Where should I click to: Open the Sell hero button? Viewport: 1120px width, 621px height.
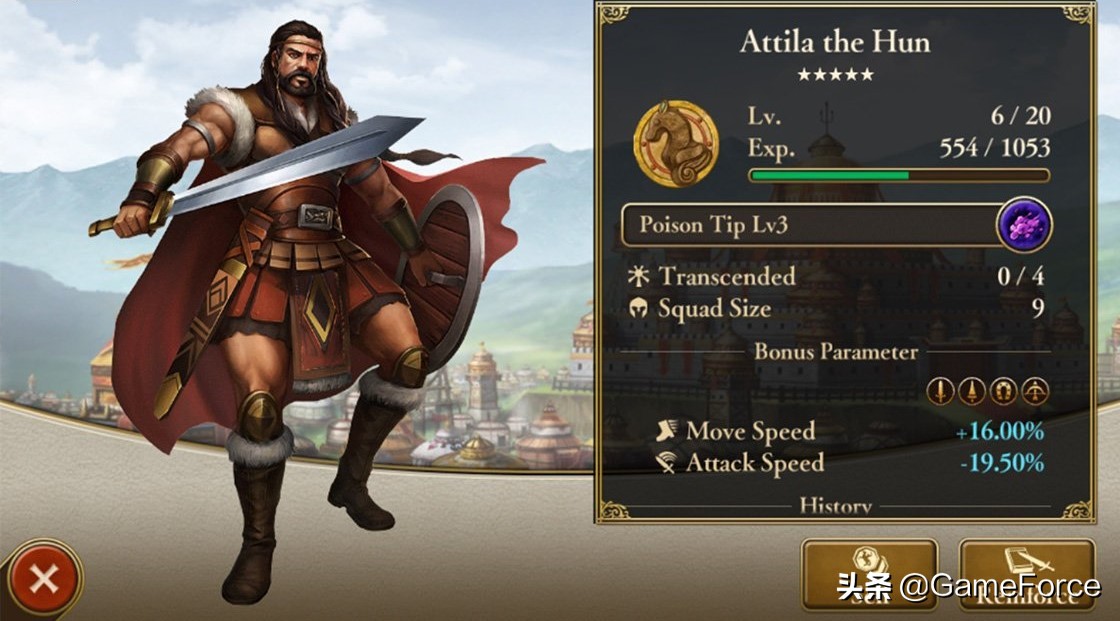[869, 574]
